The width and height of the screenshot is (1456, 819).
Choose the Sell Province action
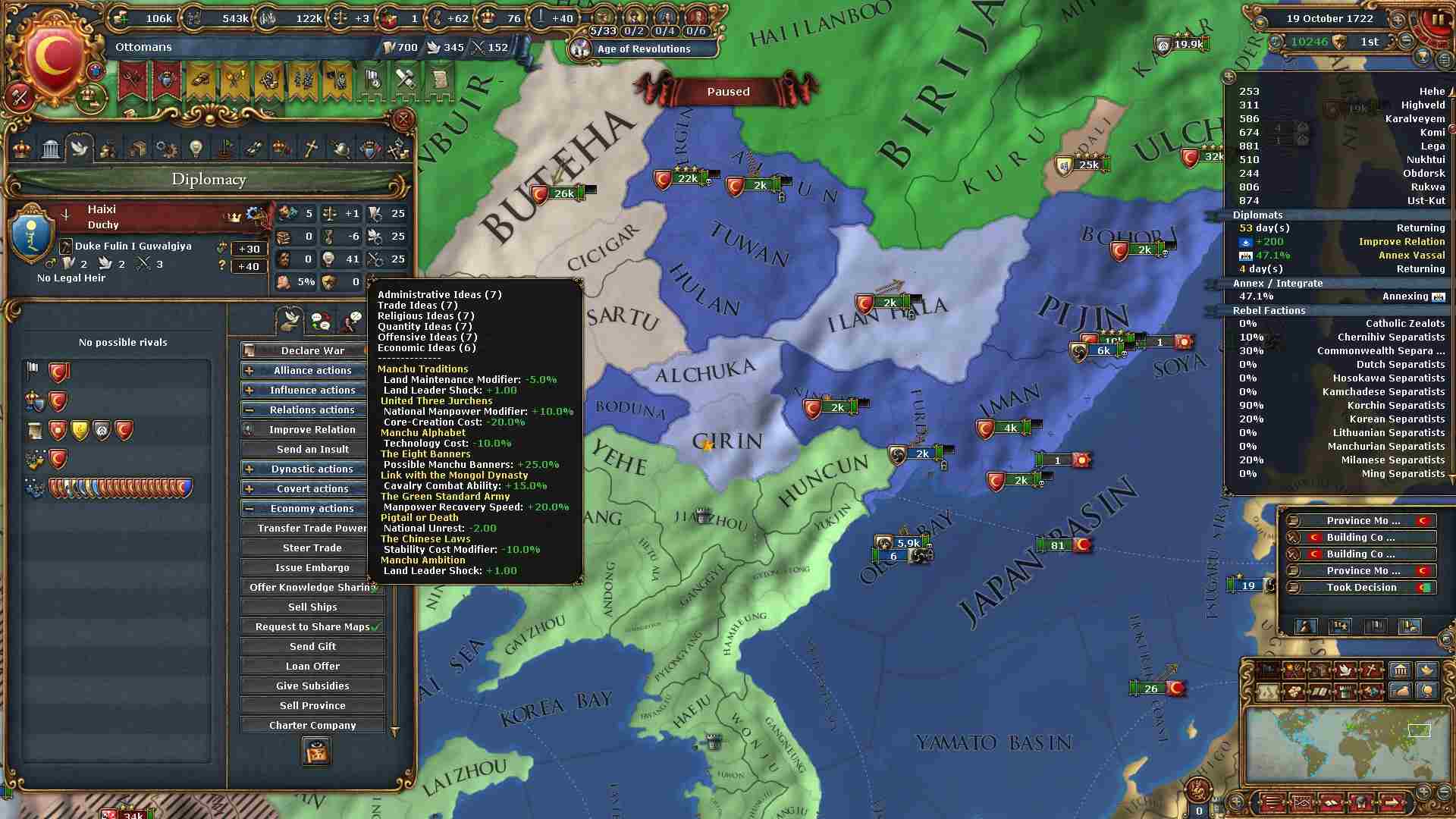point(312,705)
